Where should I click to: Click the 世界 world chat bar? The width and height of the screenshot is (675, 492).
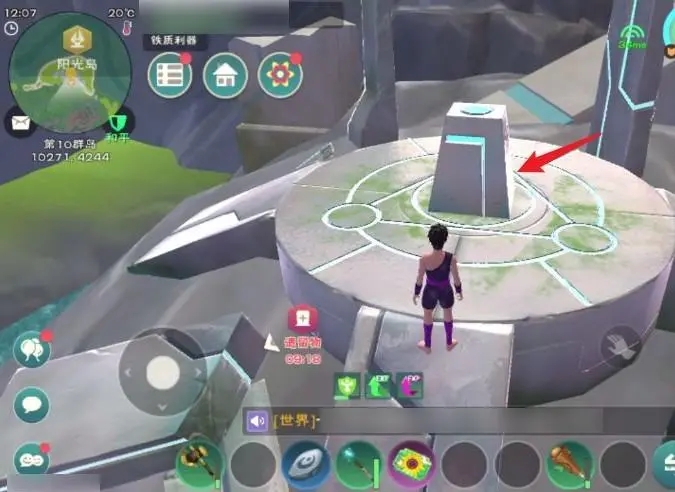(x=400, y=421)
